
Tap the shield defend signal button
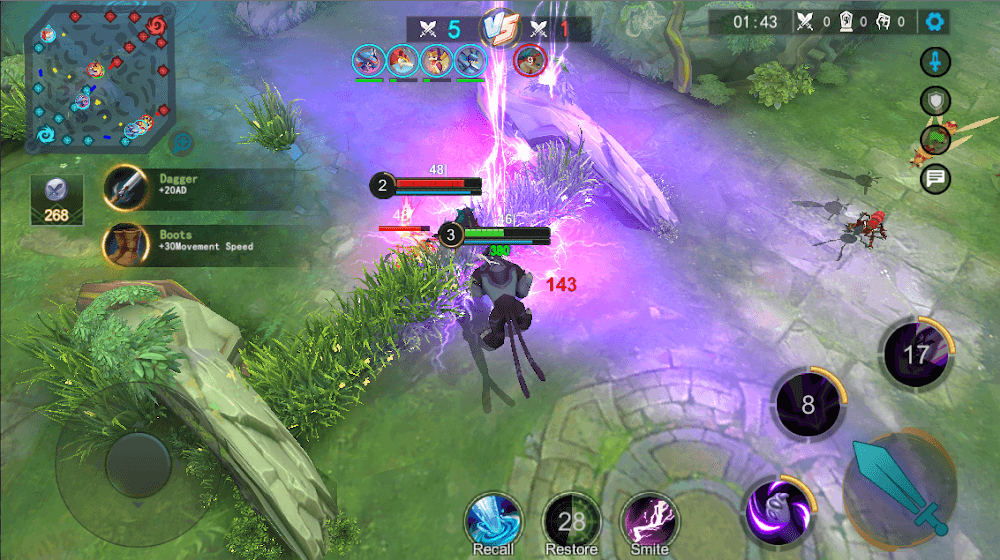coord(935,101)
